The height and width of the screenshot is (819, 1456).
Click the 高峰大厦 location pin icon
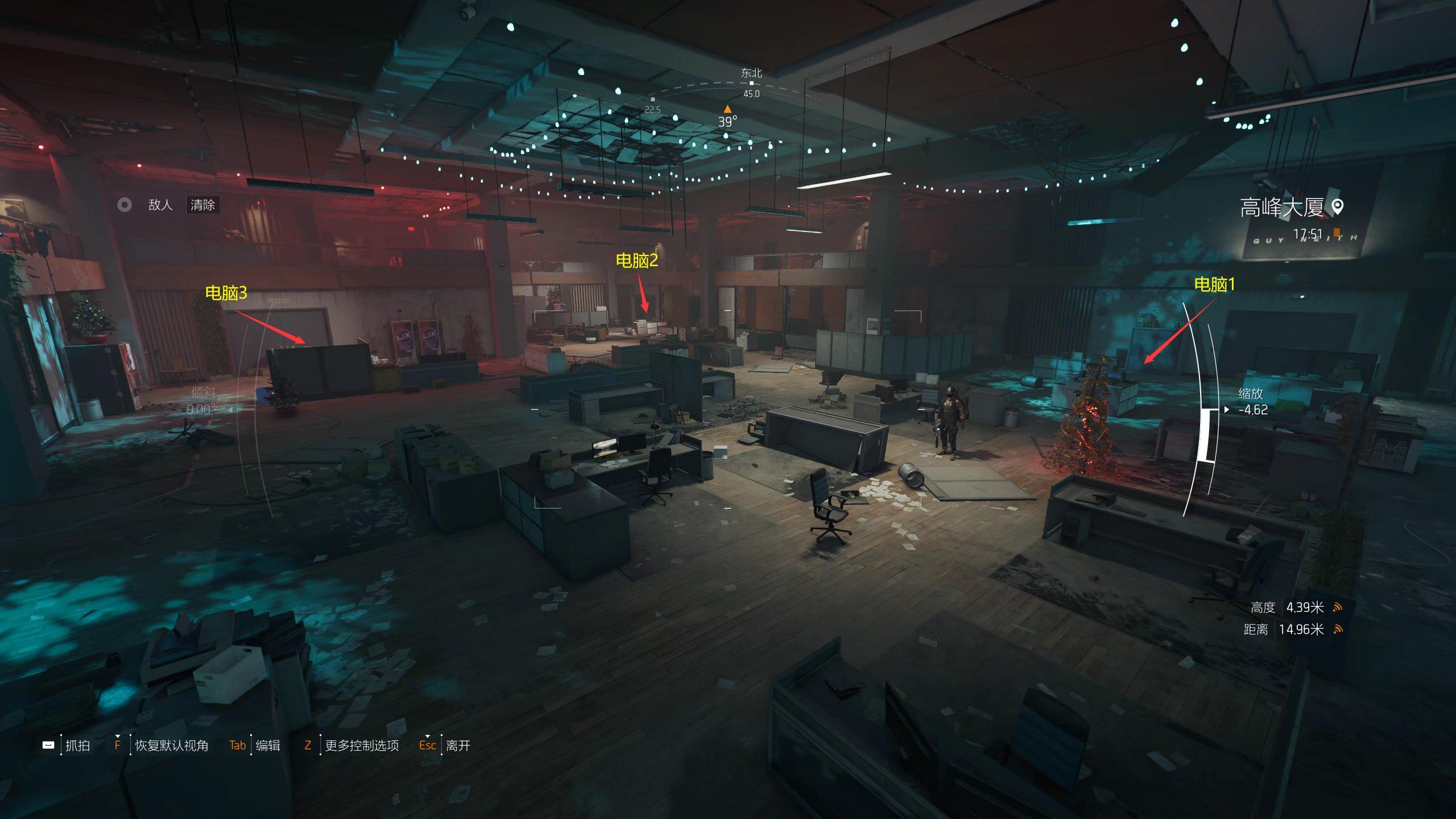pyautogui.click(x=1338, y=207)
